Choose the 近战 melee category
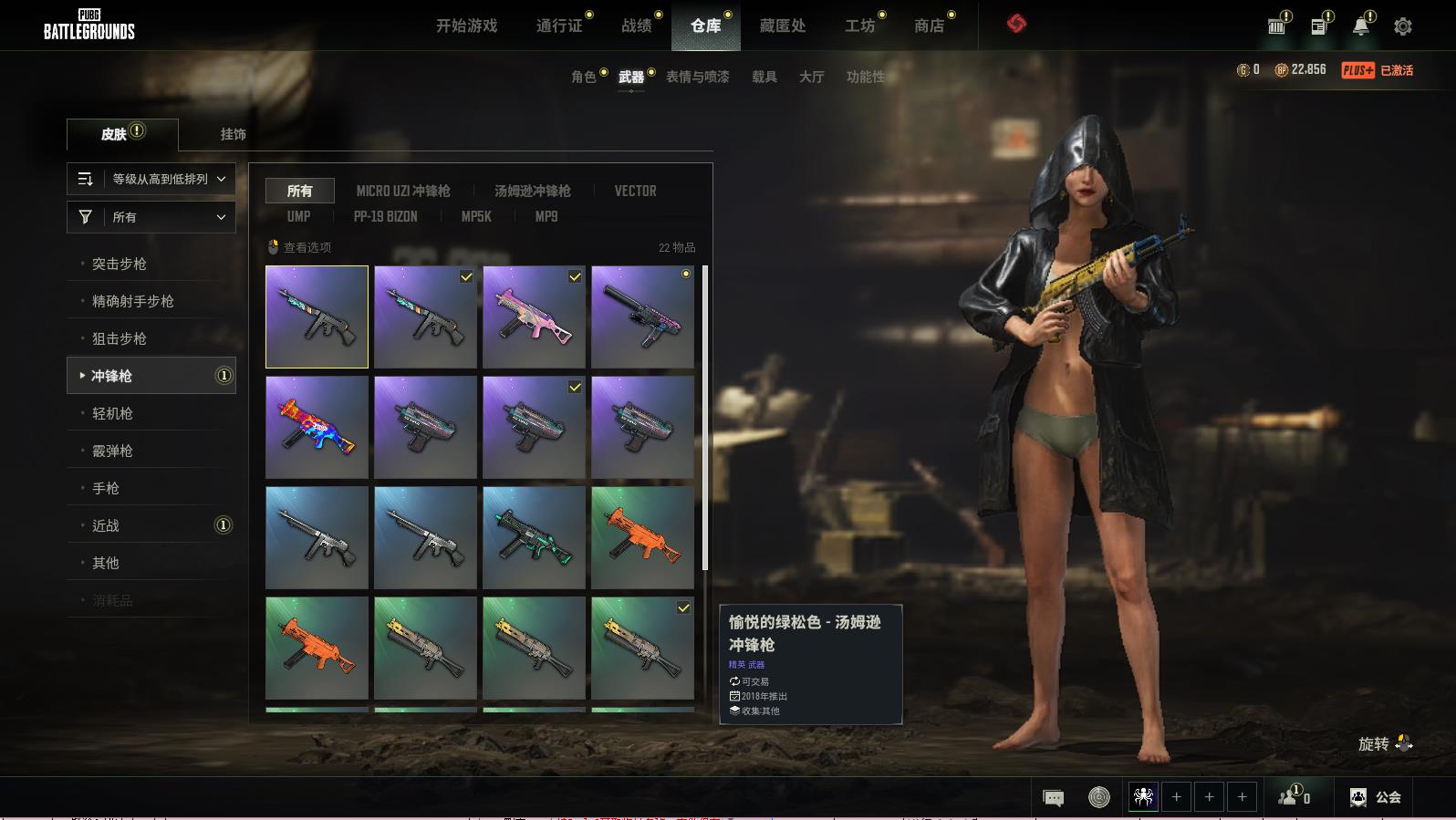This screenshot has width=1456, height=820. (x=106, y=525)
